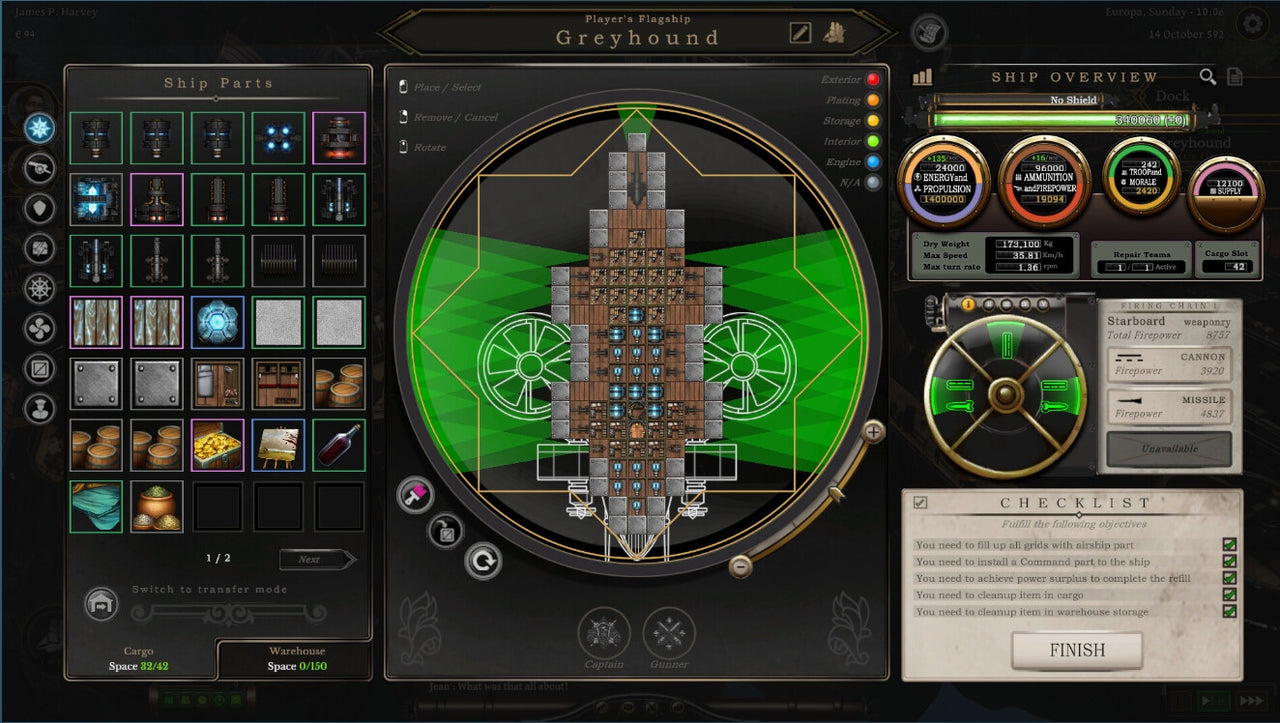Open the Gunner crew icon

[x=668, y=631]
